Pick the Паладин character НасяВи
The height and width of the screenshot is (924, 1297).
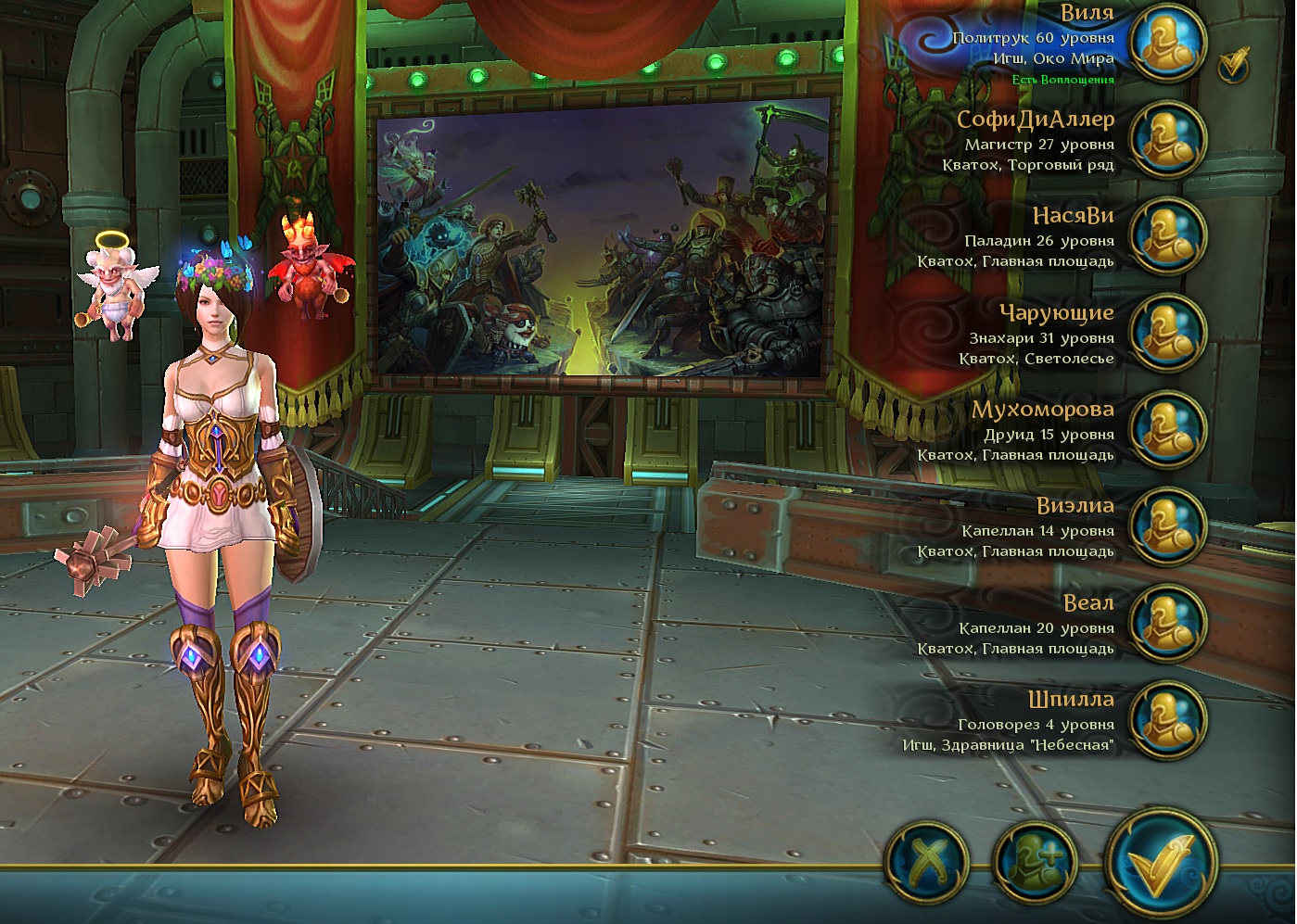(1167, 235)
